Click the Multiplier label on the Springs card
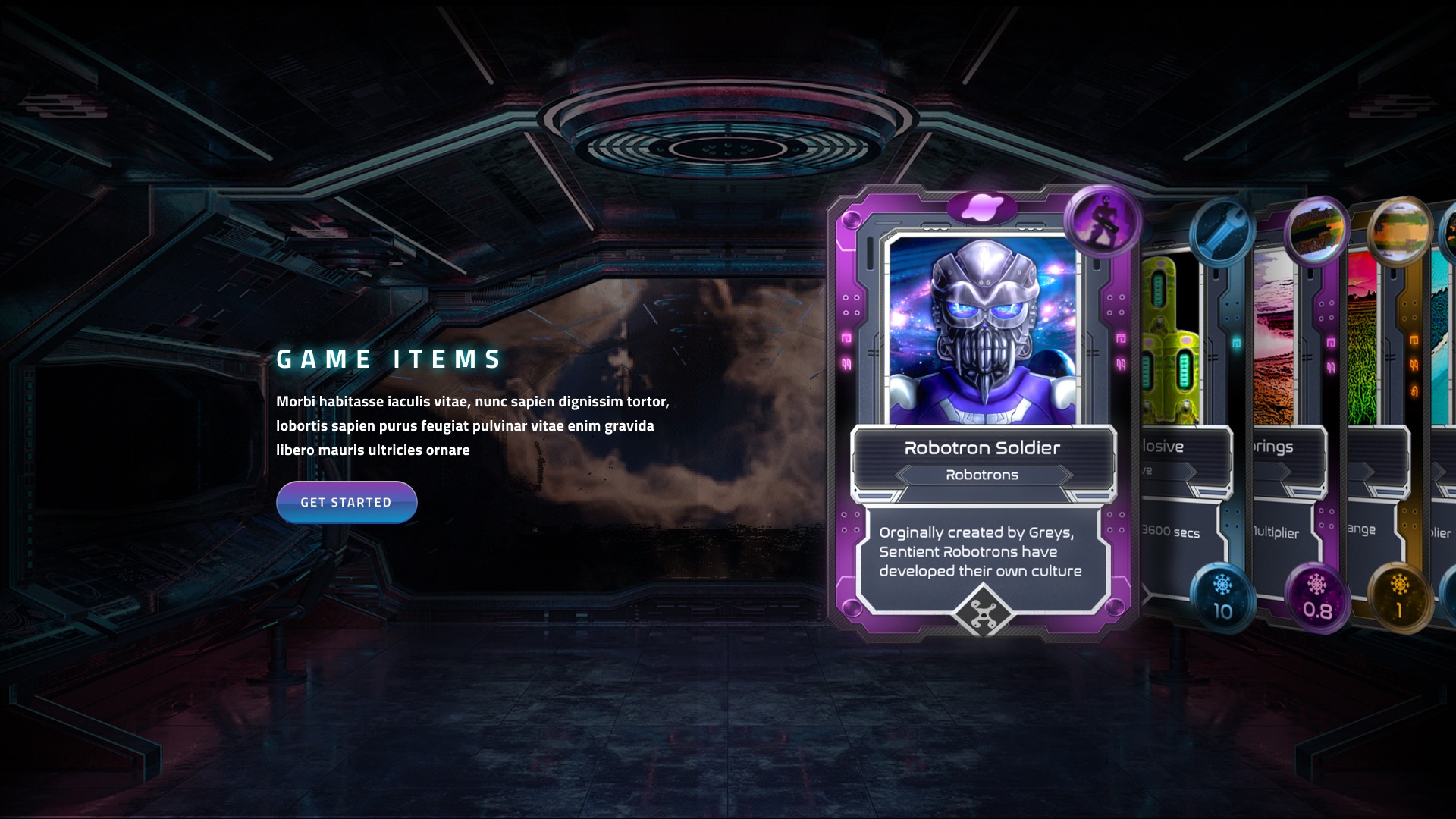Screen dimensions: 1456x819 [x=1277, y=532]
